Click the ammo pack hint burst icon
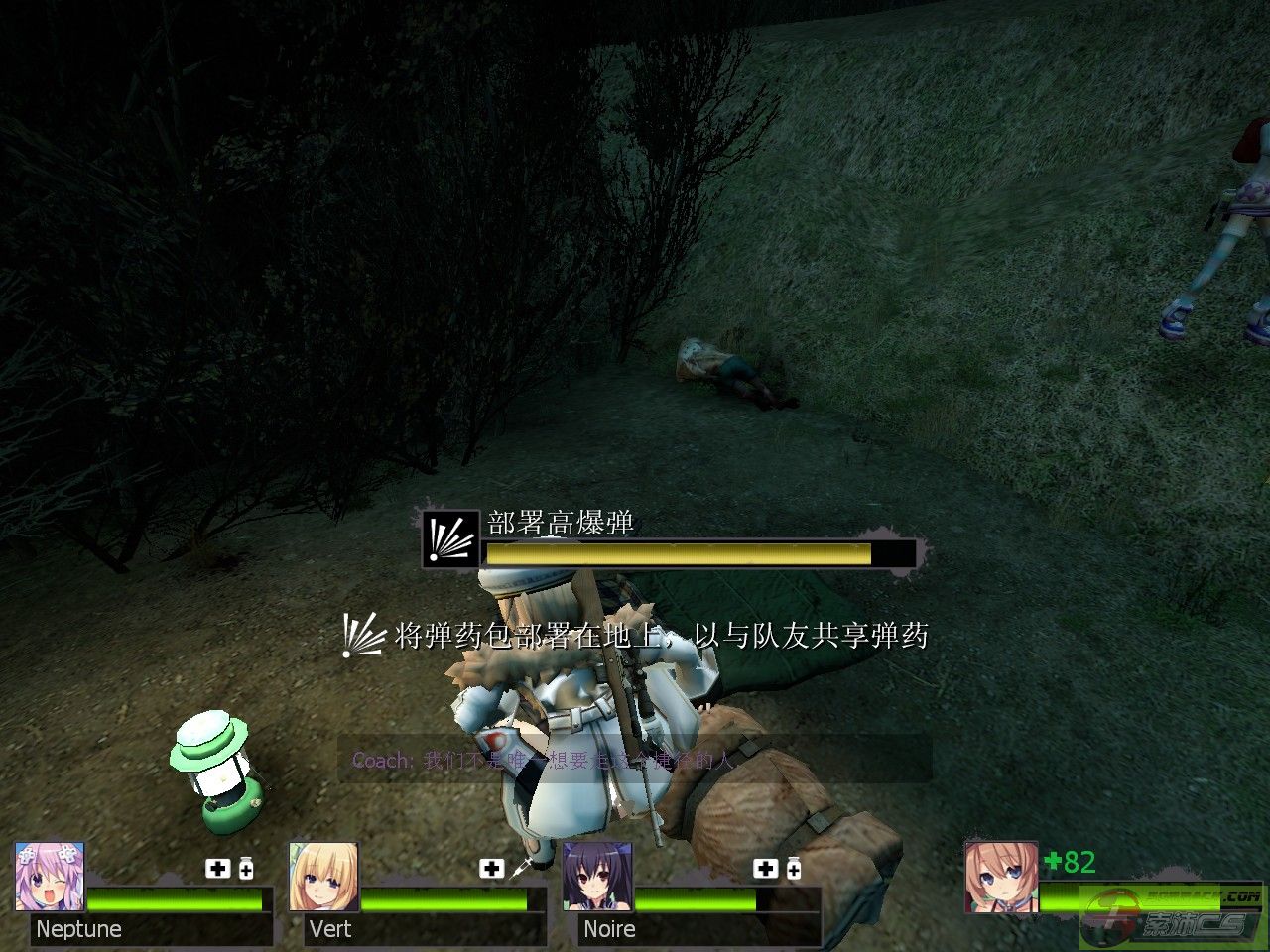This screenshot has width=1270, height=952. [362, 635]
